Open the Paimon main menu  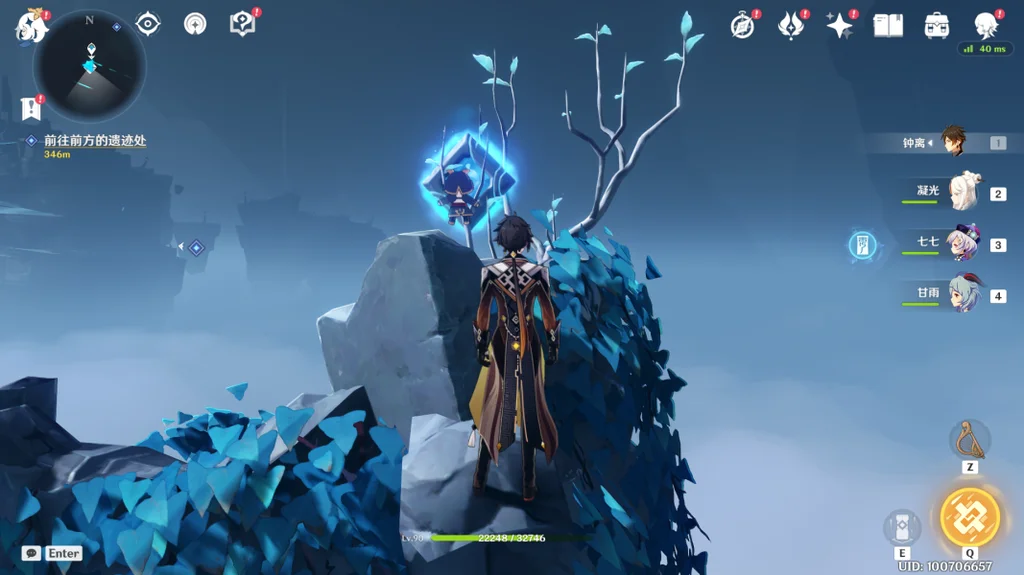pyautogui.click(x=30, y=25)
